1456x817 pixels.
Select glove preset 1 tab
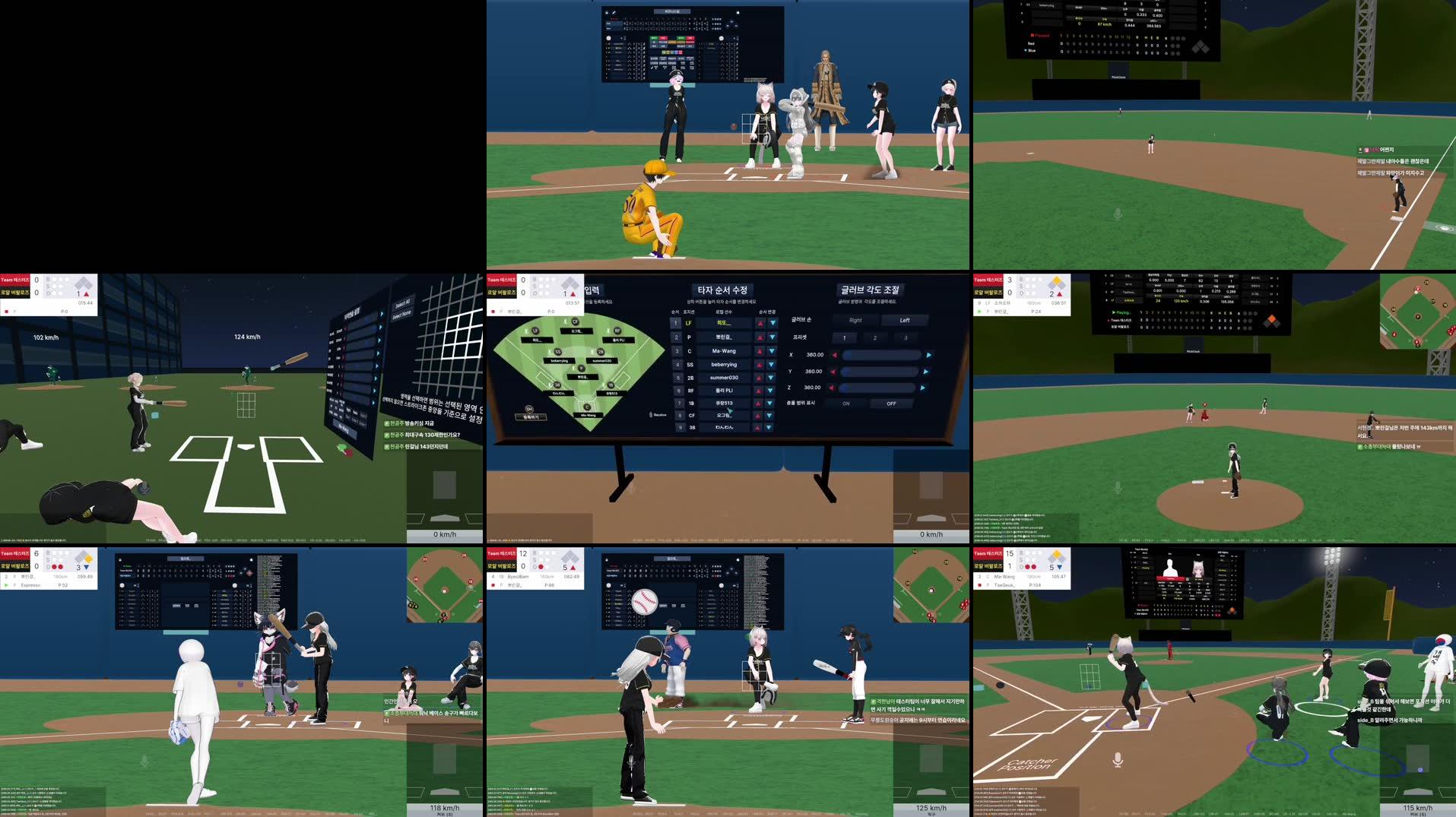[x=845, y=338]
